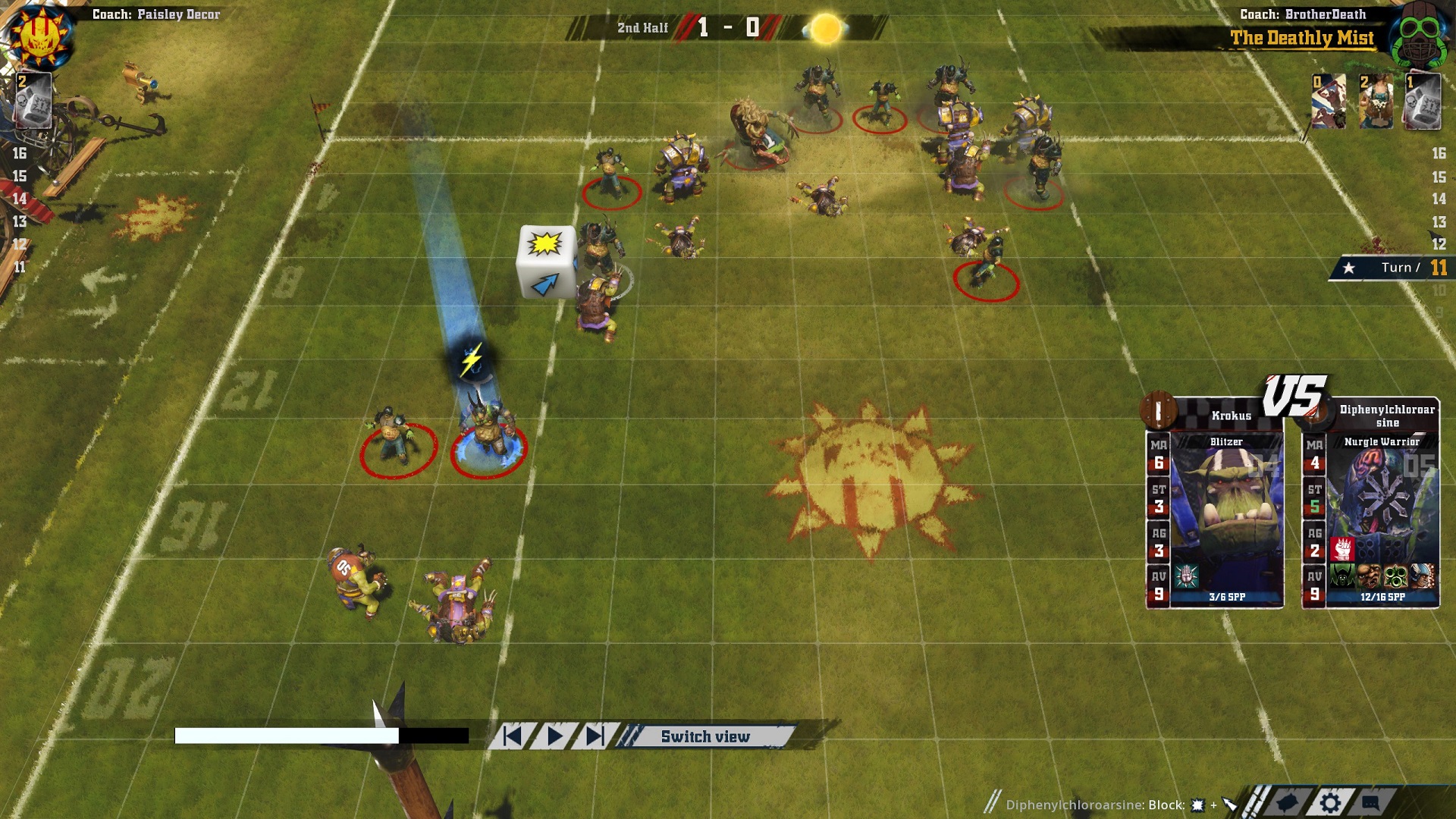Open the helmet icon panel
The height and width of the screenshot is (819, 1456).
pos(1288,802)
